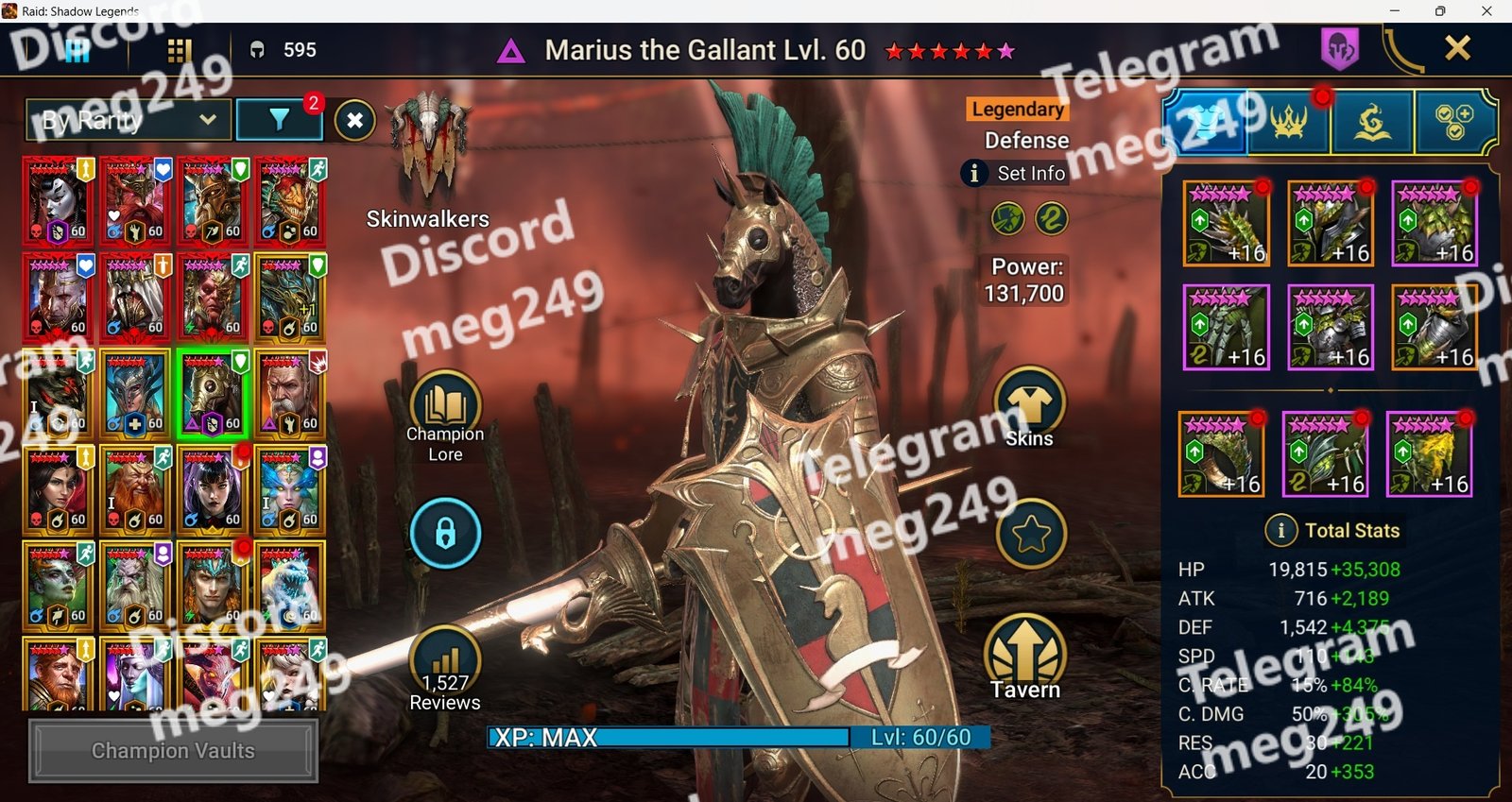The height and width of the screenshot is (802, 1512).
Task: Open the grid view icon in top bar
Action: coord(180,50)
